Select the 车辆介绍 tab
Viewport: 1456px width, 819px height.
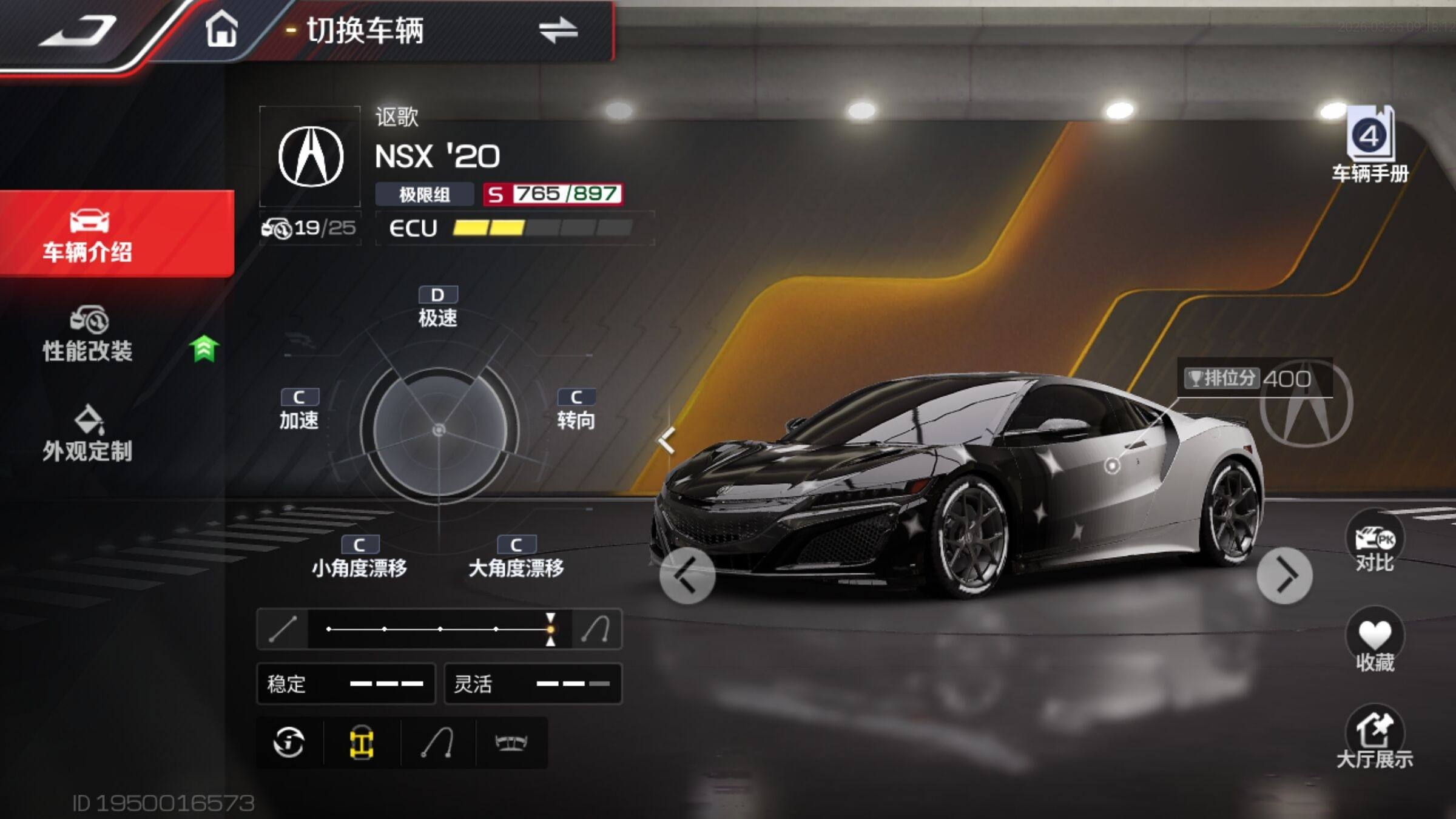pos(89,235)
